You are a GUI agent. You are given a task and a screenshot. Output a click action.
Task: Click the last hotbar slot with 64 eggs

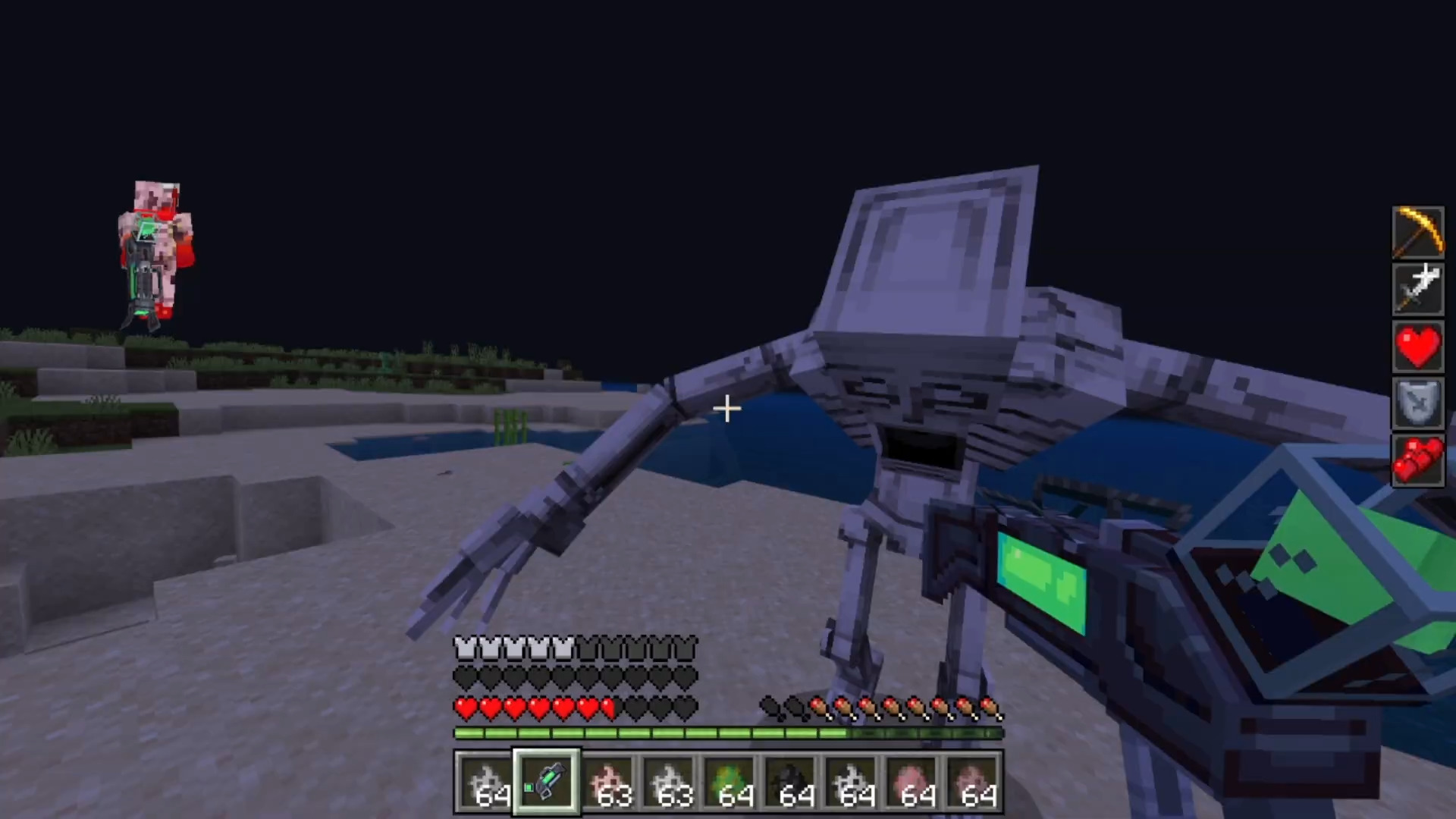tap(974, 781)
